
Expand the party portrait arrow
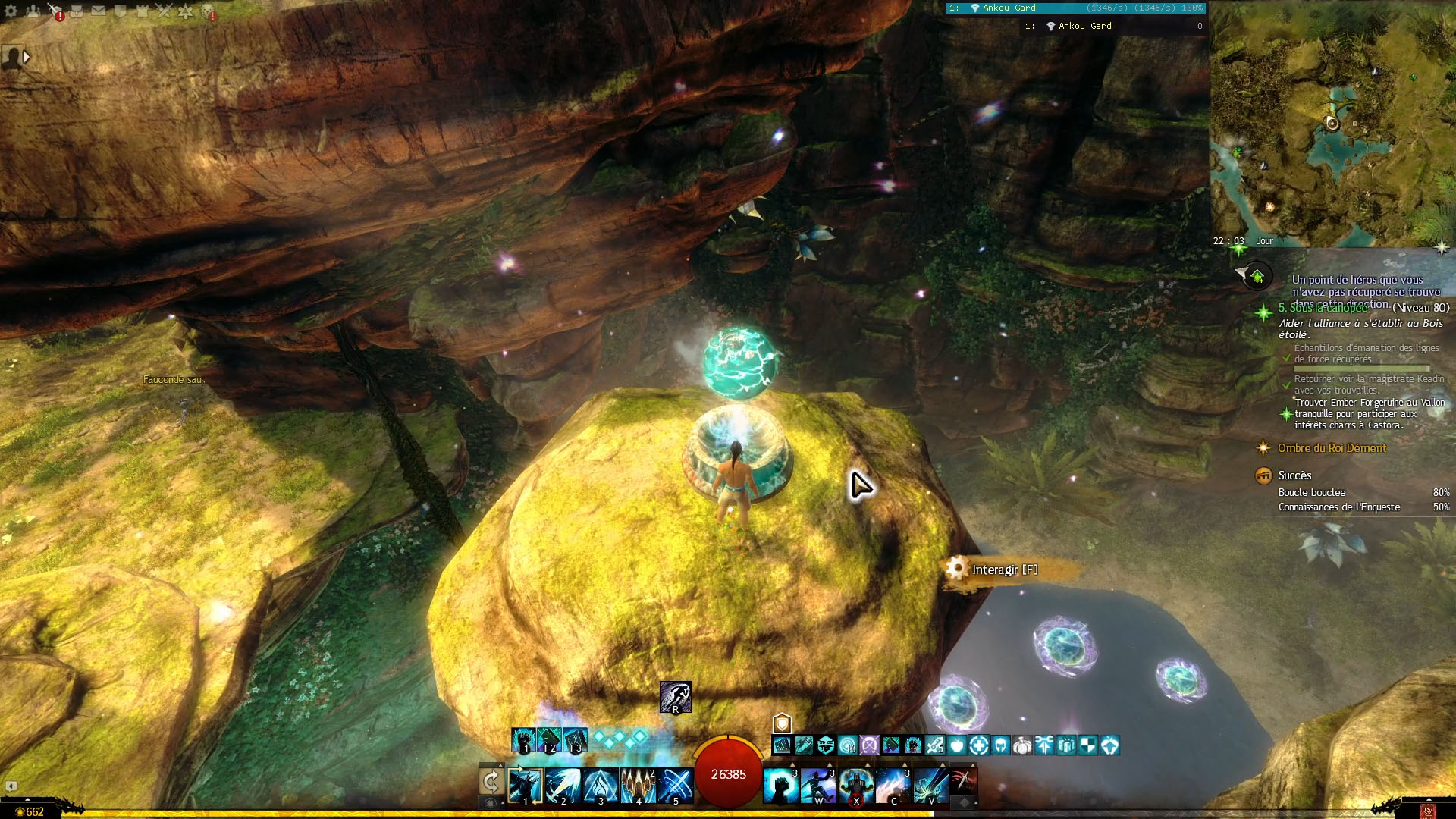[27, 57]
